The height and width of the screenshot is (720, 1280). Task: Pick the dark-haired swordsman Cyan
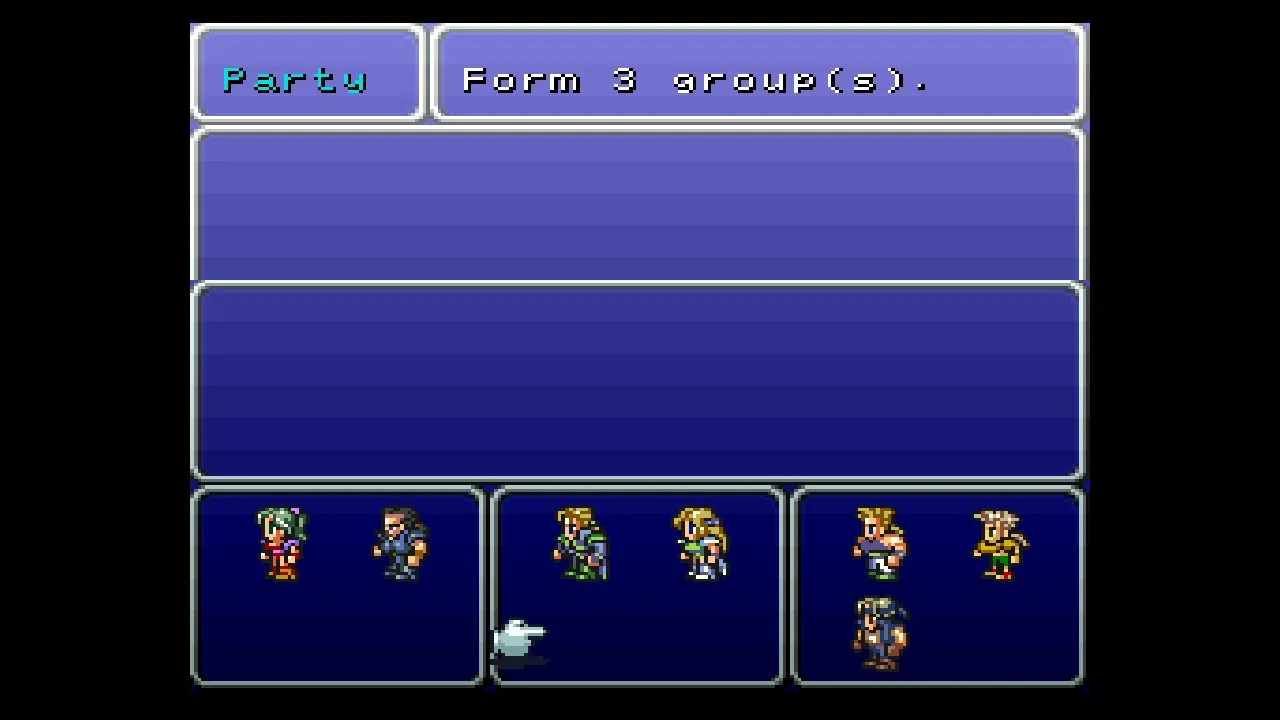pyautogui.click(x=400, y=544)
